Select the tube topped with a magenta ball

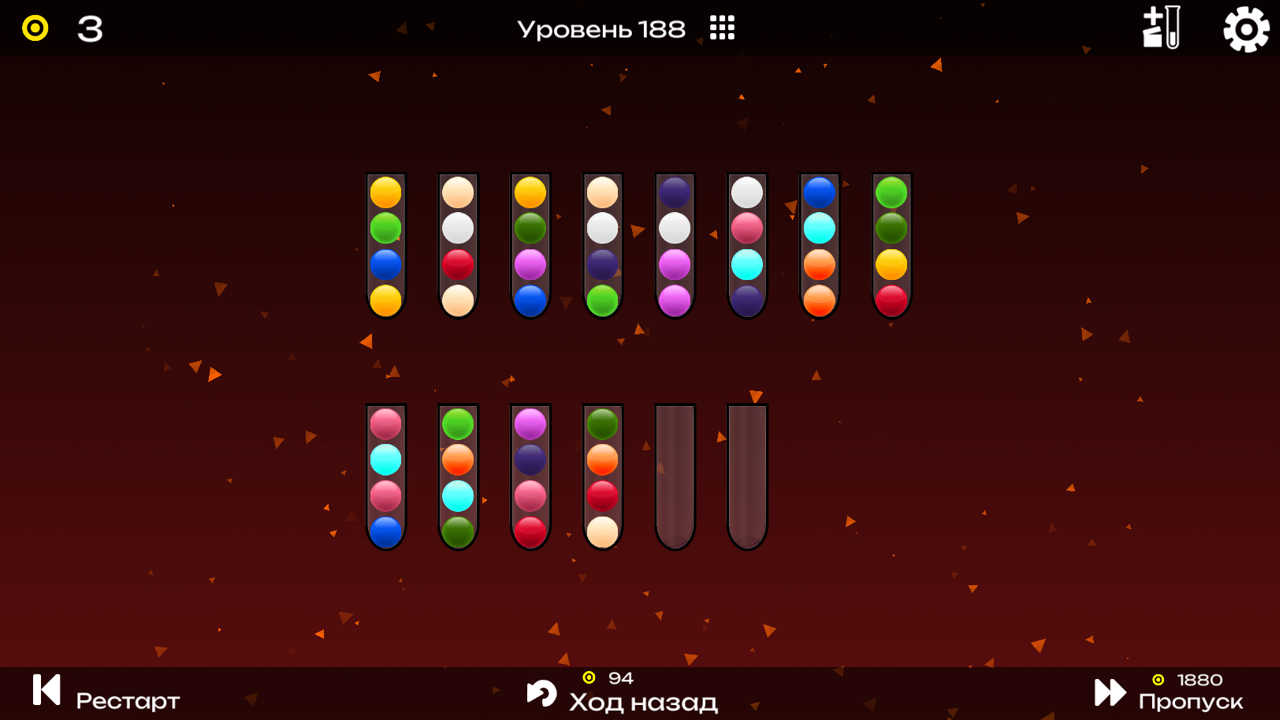[x=529, y=475]
